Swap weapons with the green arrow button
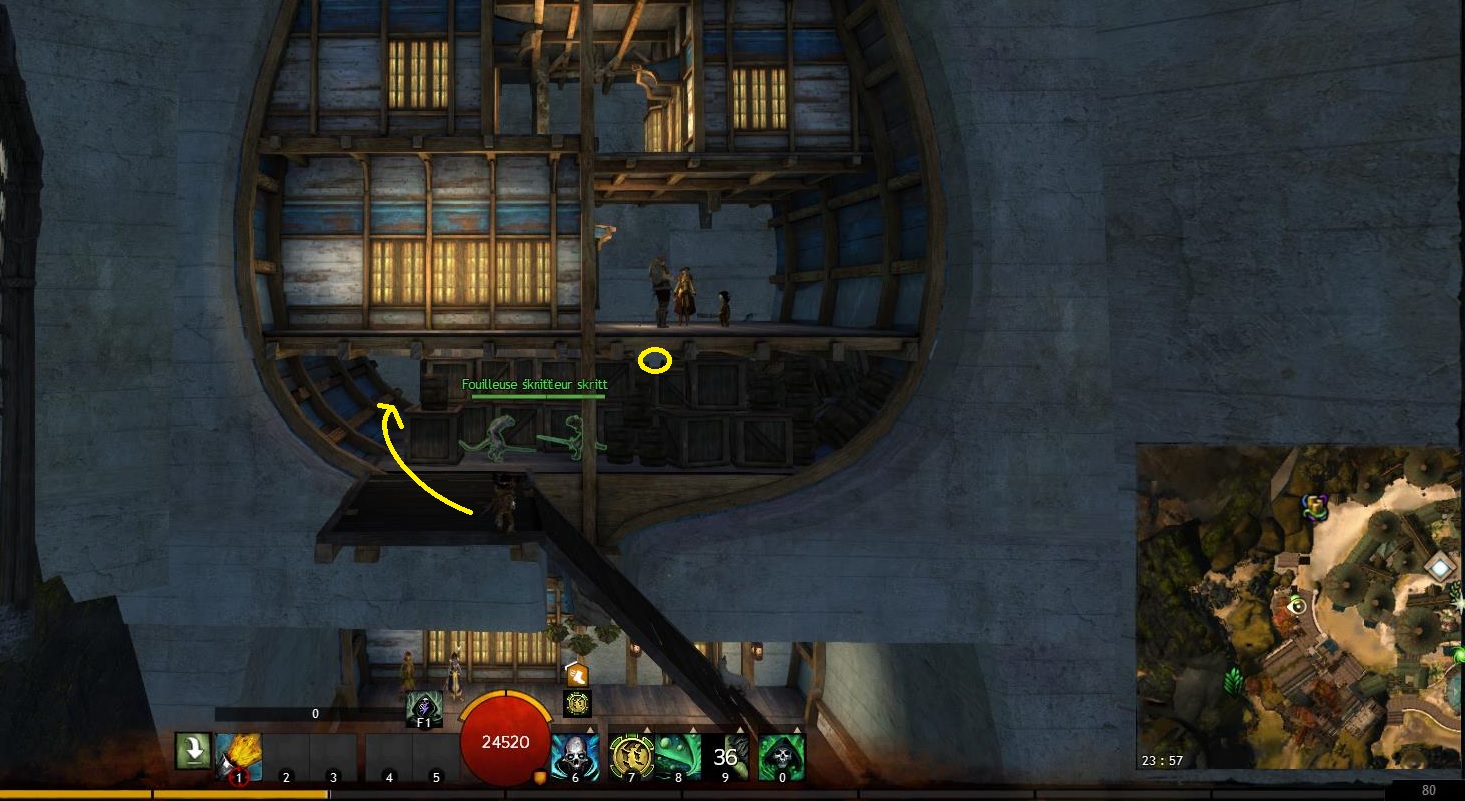 coord(190,751)
